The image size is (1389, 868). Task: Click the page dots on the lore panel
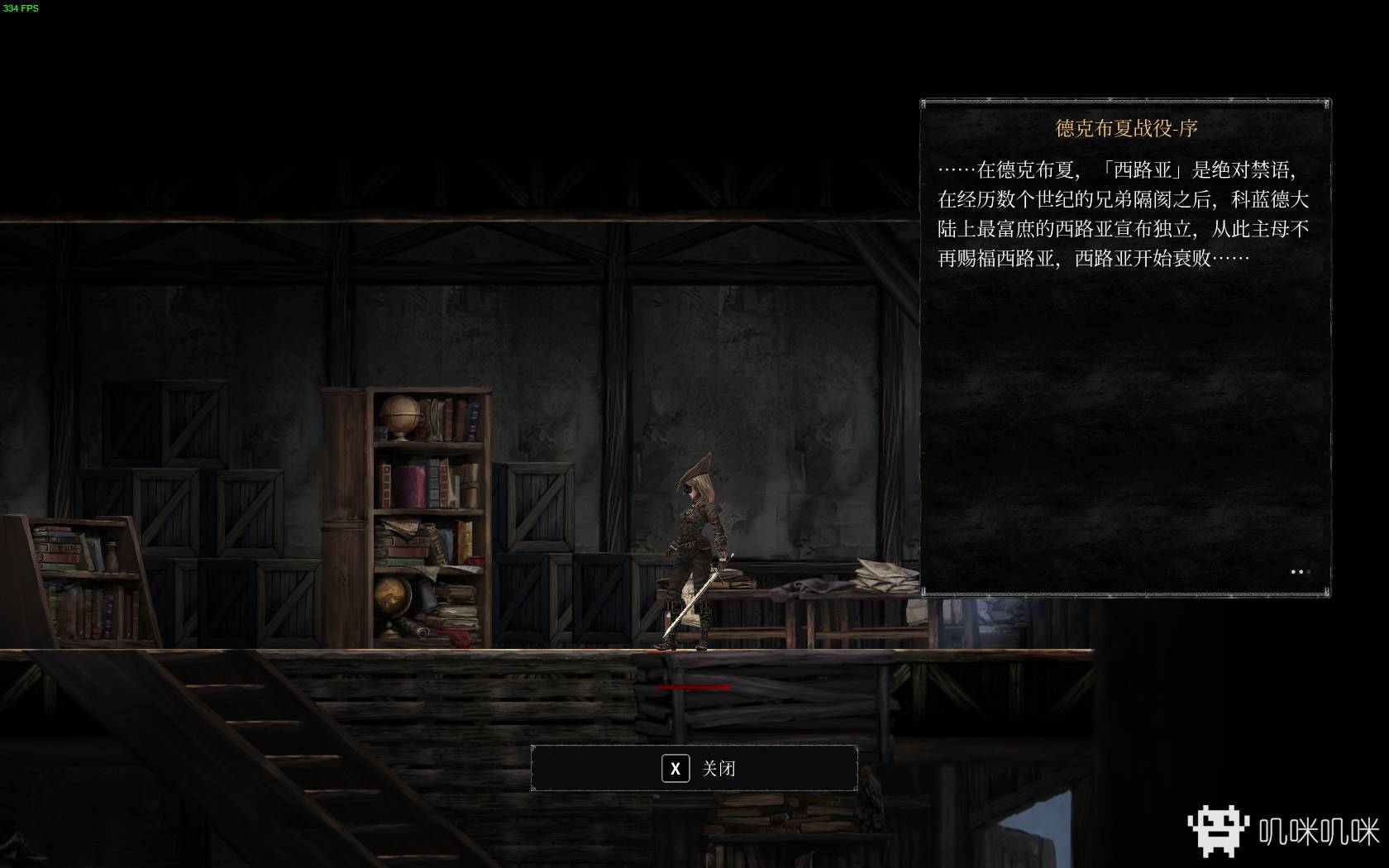pos(1300,571)
